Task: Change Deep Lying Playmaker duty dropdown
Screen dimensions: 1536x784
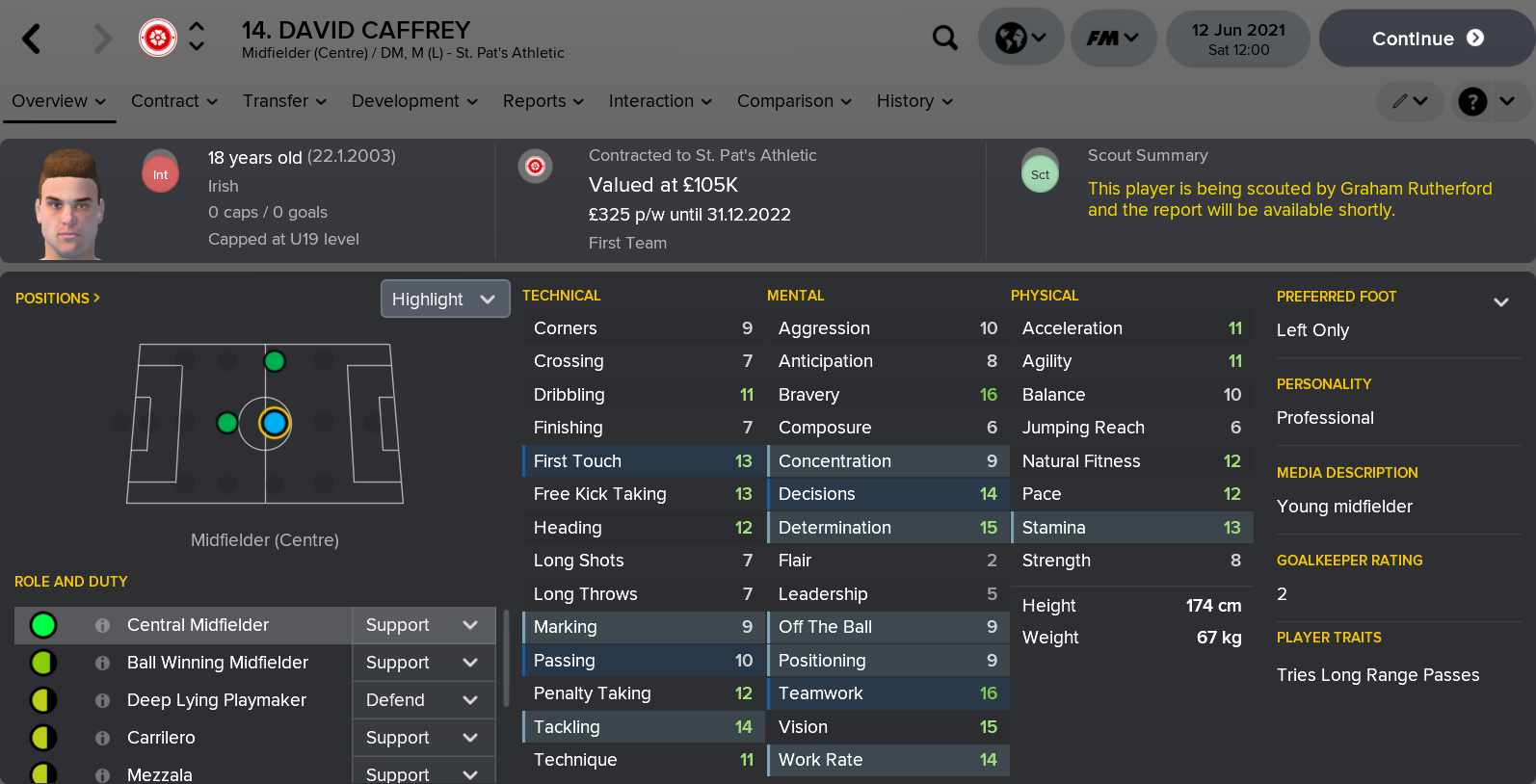Action: [423, 700]
